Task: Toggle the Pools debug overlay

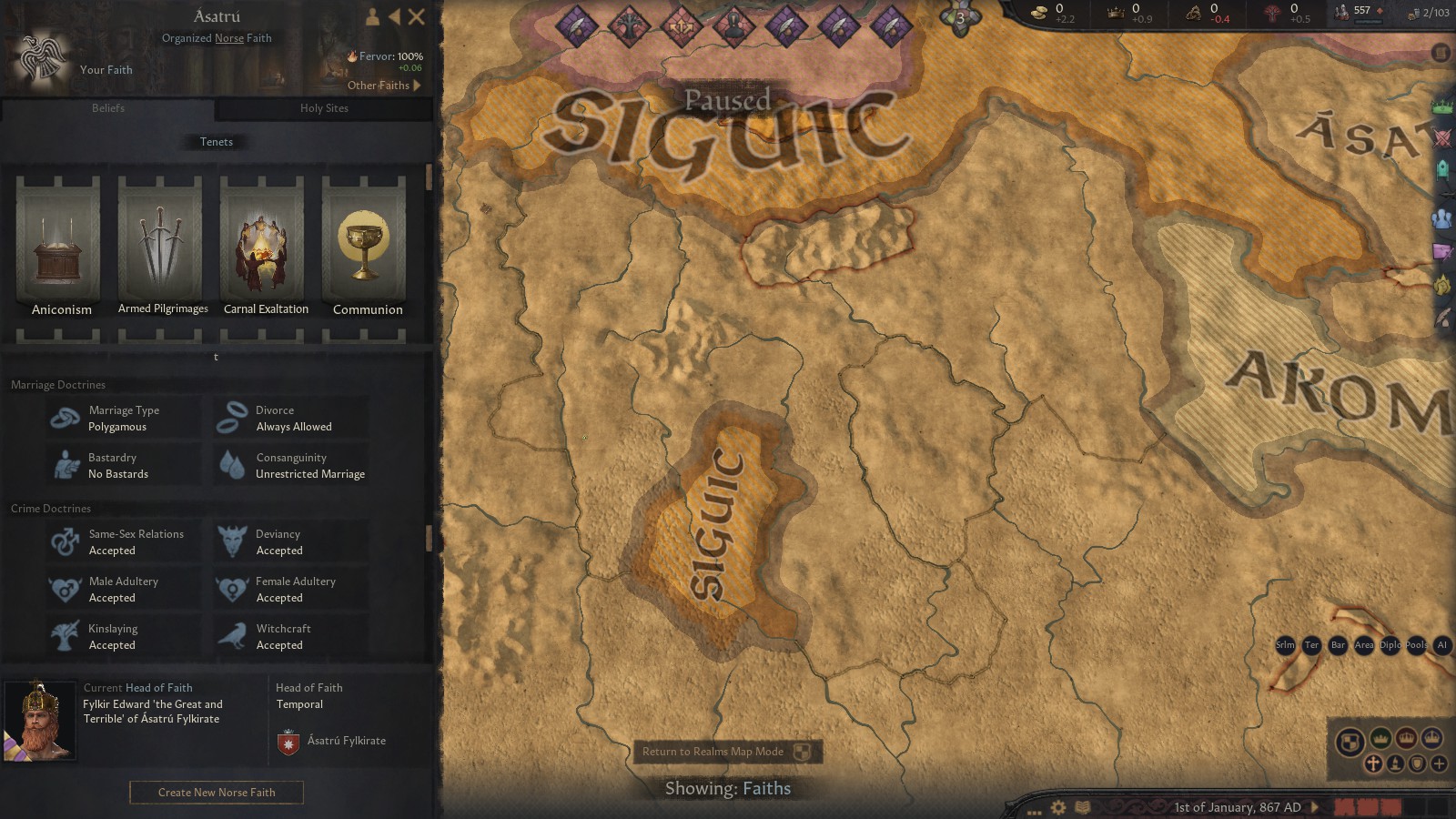Action: (x=1415, y=645)
